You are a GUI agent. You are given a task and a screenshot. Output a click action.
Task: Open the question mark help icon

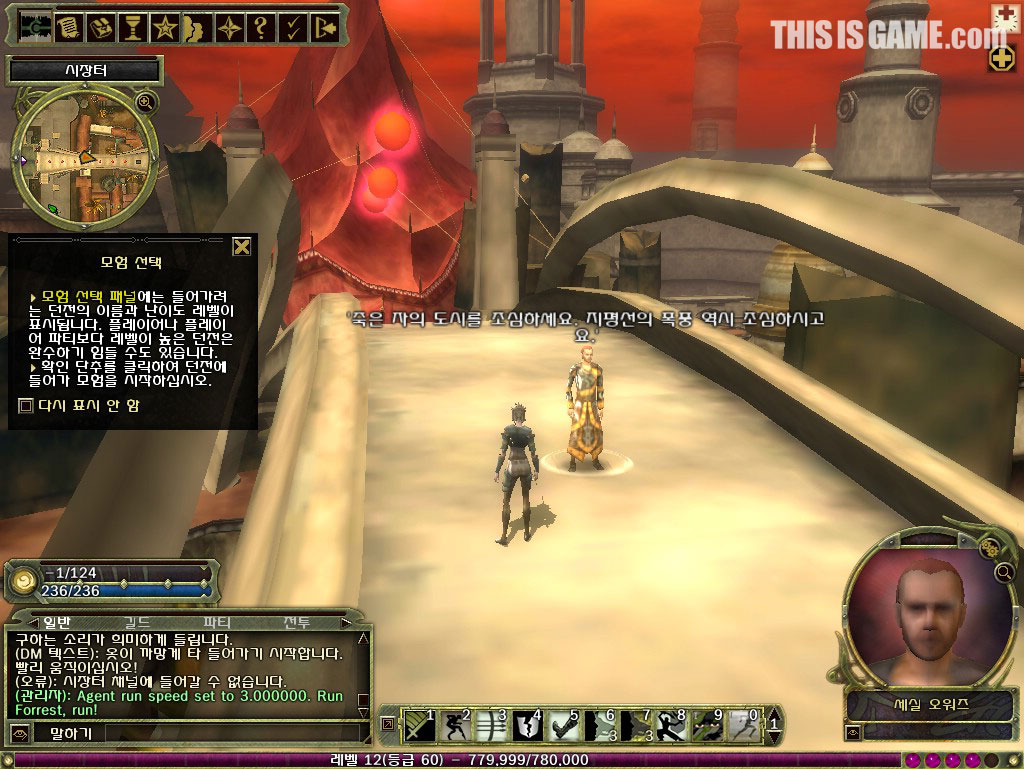point(259,27)
